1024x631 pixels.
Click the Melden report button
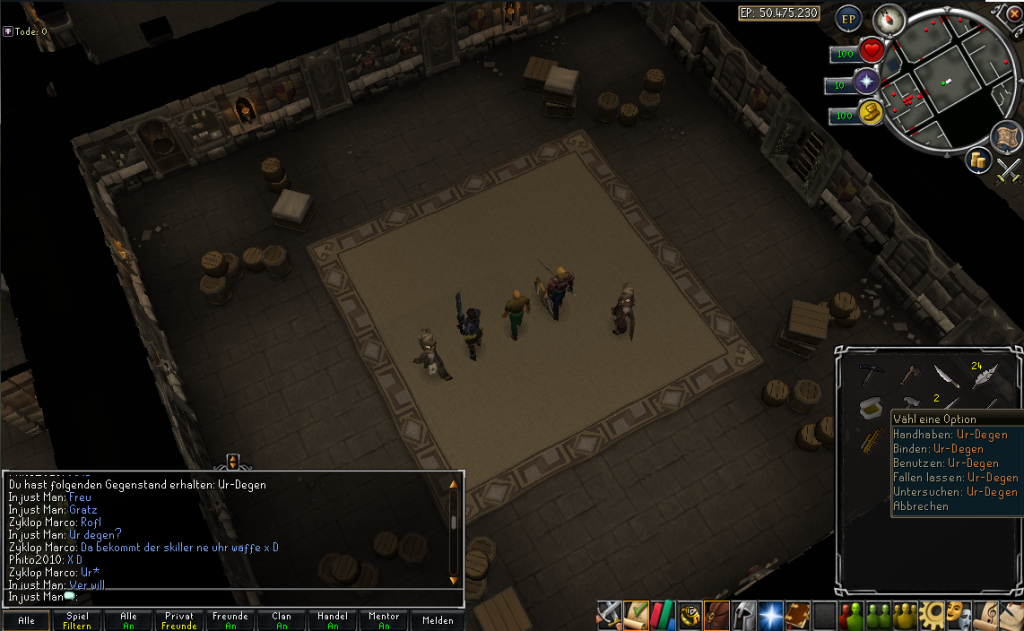coord(437,621)
